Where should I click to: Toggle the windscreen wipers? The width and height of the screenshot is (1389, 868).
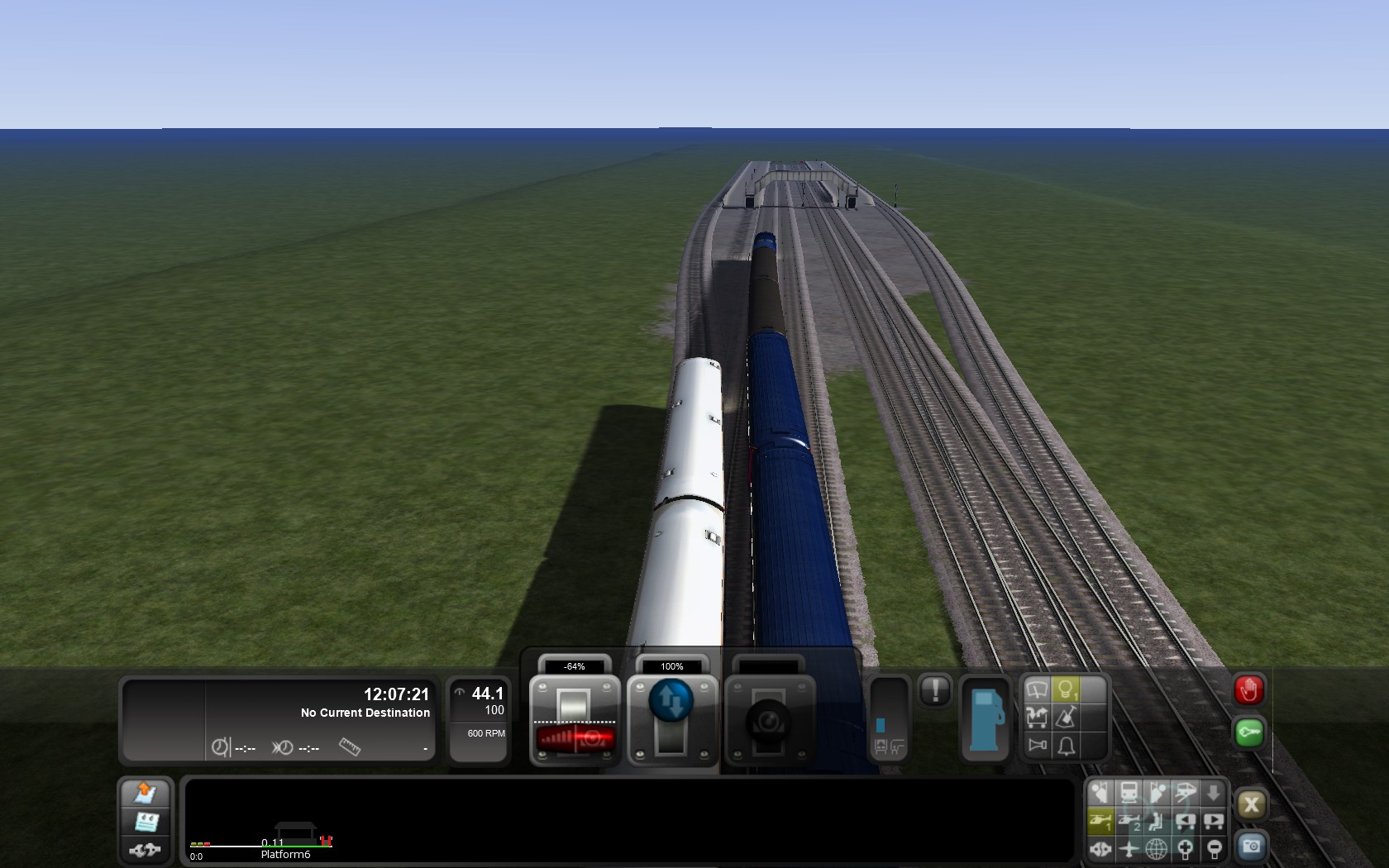tap(1037, 689)
